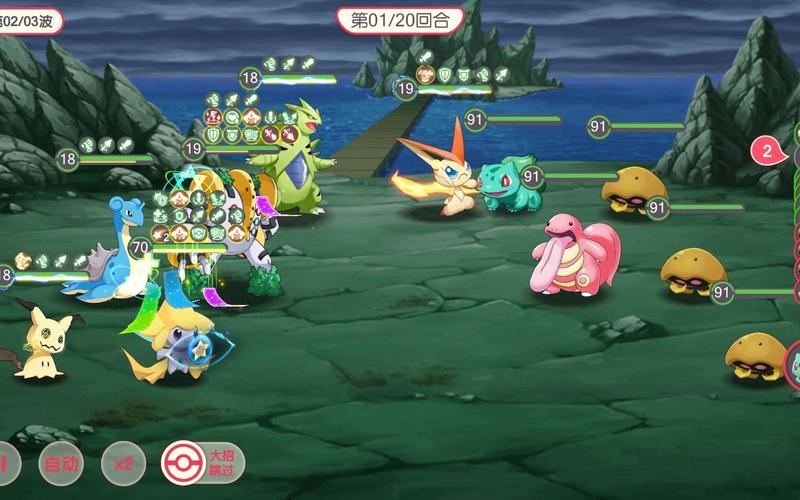The image size is (800, 500).
Task: Switch battle speed with the x2 button
Action: pos(123,464)
